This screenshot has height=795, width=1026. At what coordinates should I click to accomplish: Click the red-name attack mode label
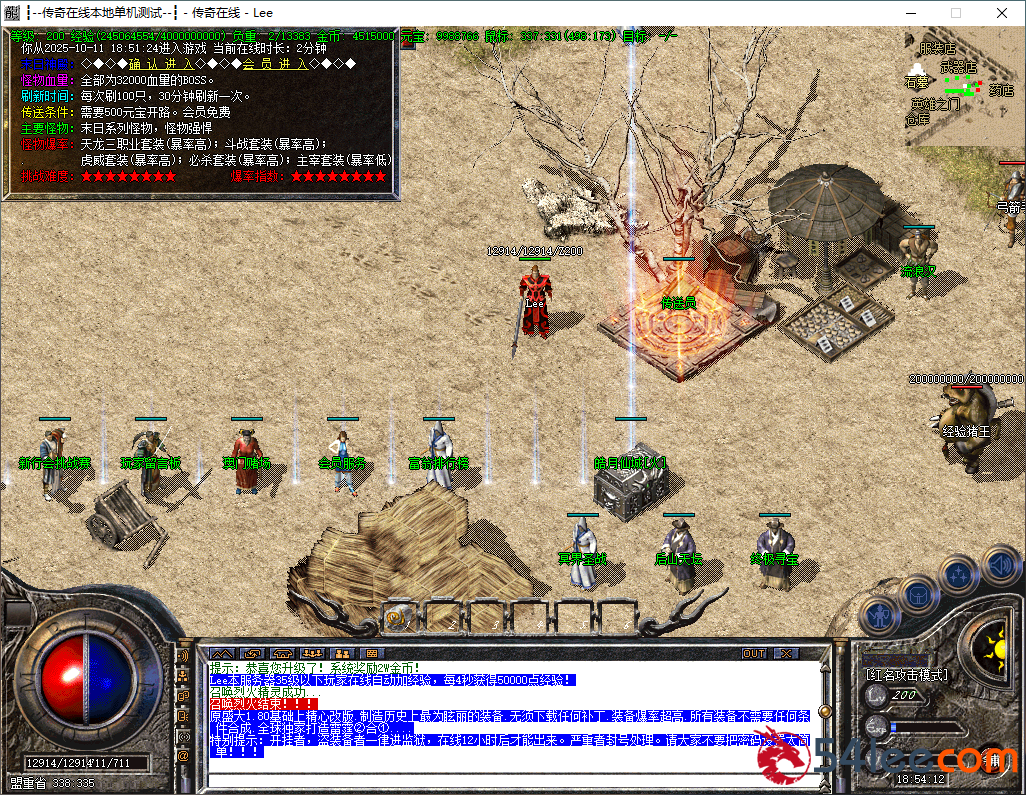pos(906,675)
